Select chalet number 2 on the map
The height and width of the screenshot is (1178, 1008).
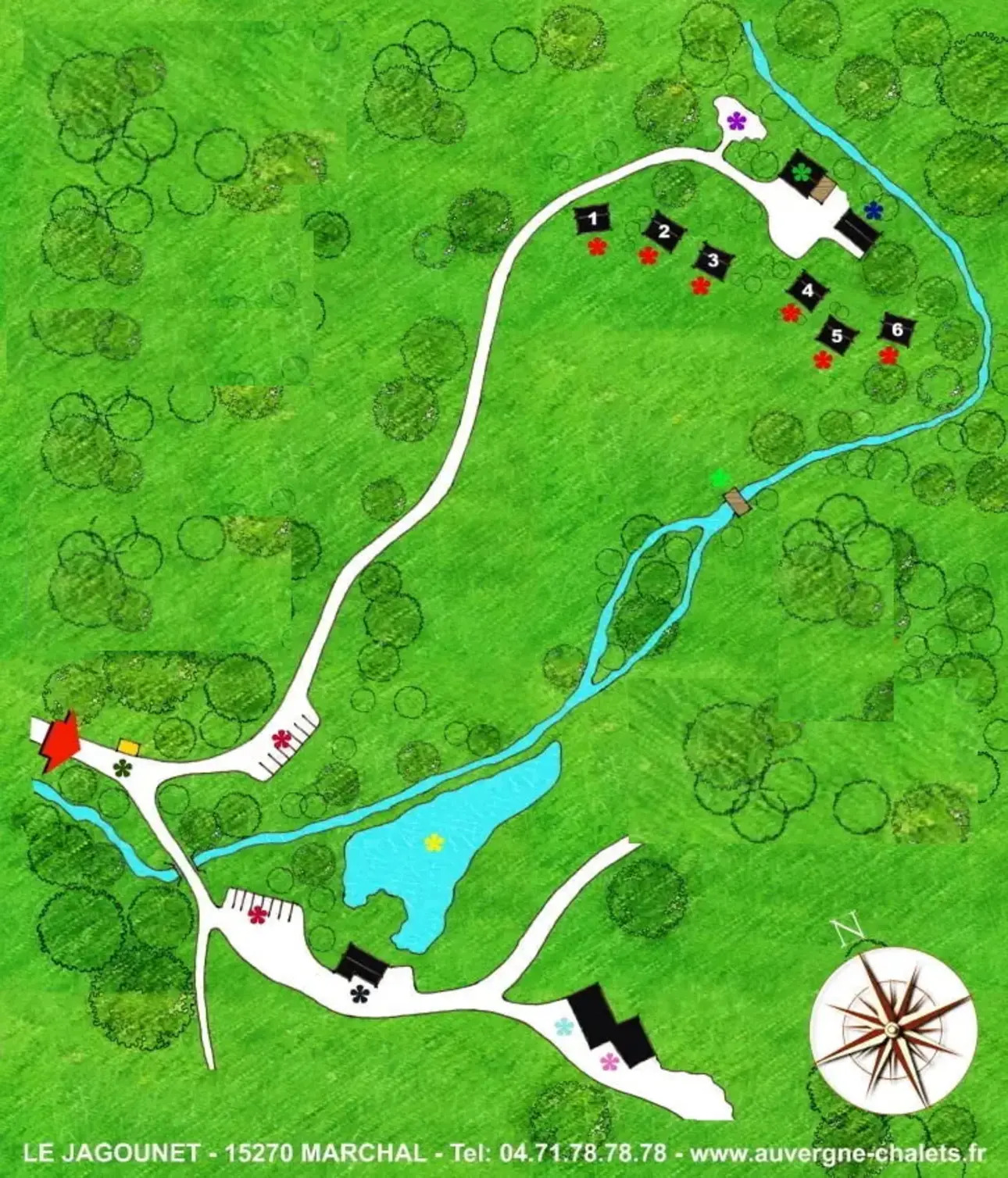tap(664, 231)
